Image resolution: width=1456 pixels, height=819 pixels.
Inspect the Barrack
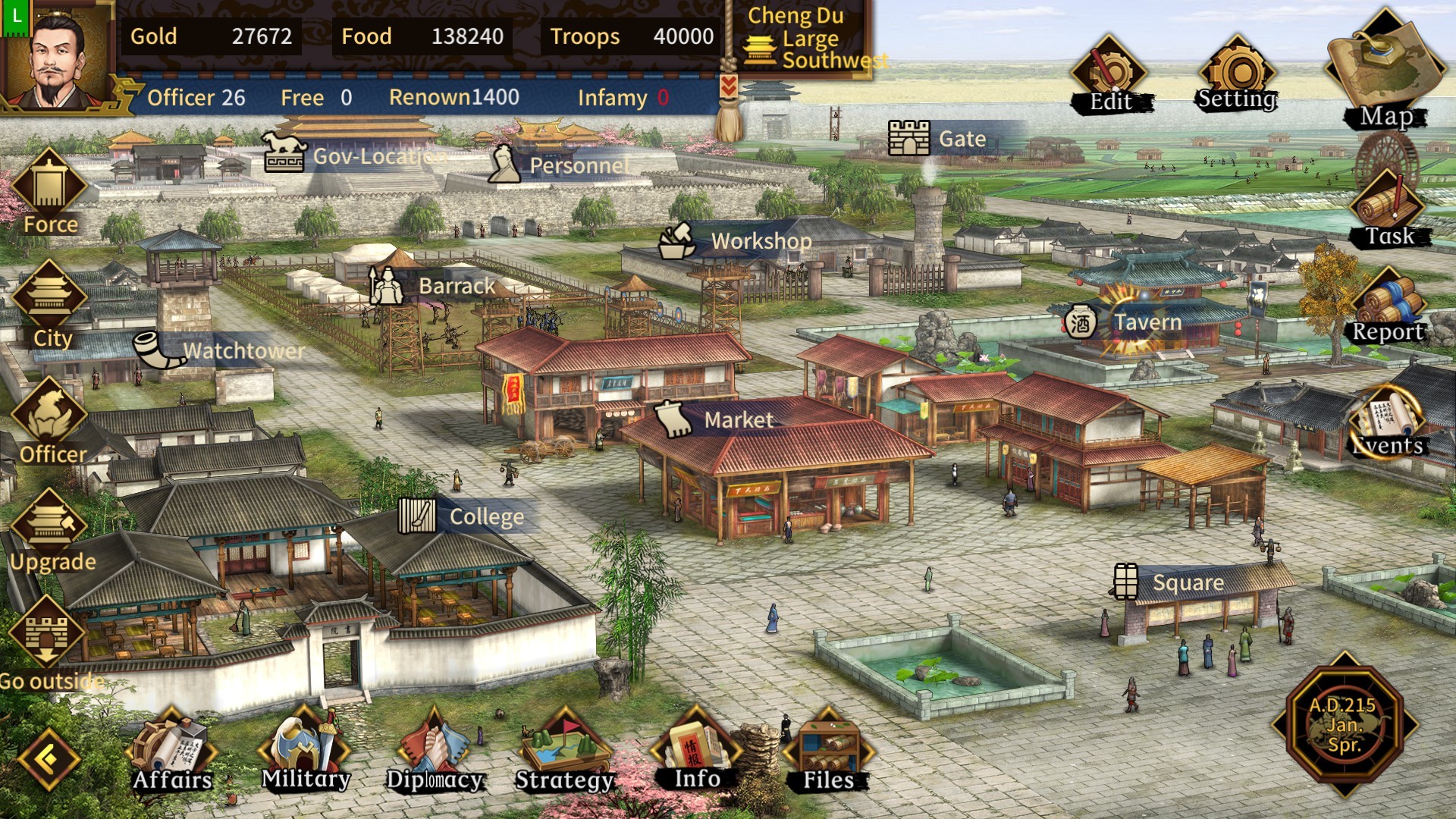pyautogui.click(x=387, y=287)
